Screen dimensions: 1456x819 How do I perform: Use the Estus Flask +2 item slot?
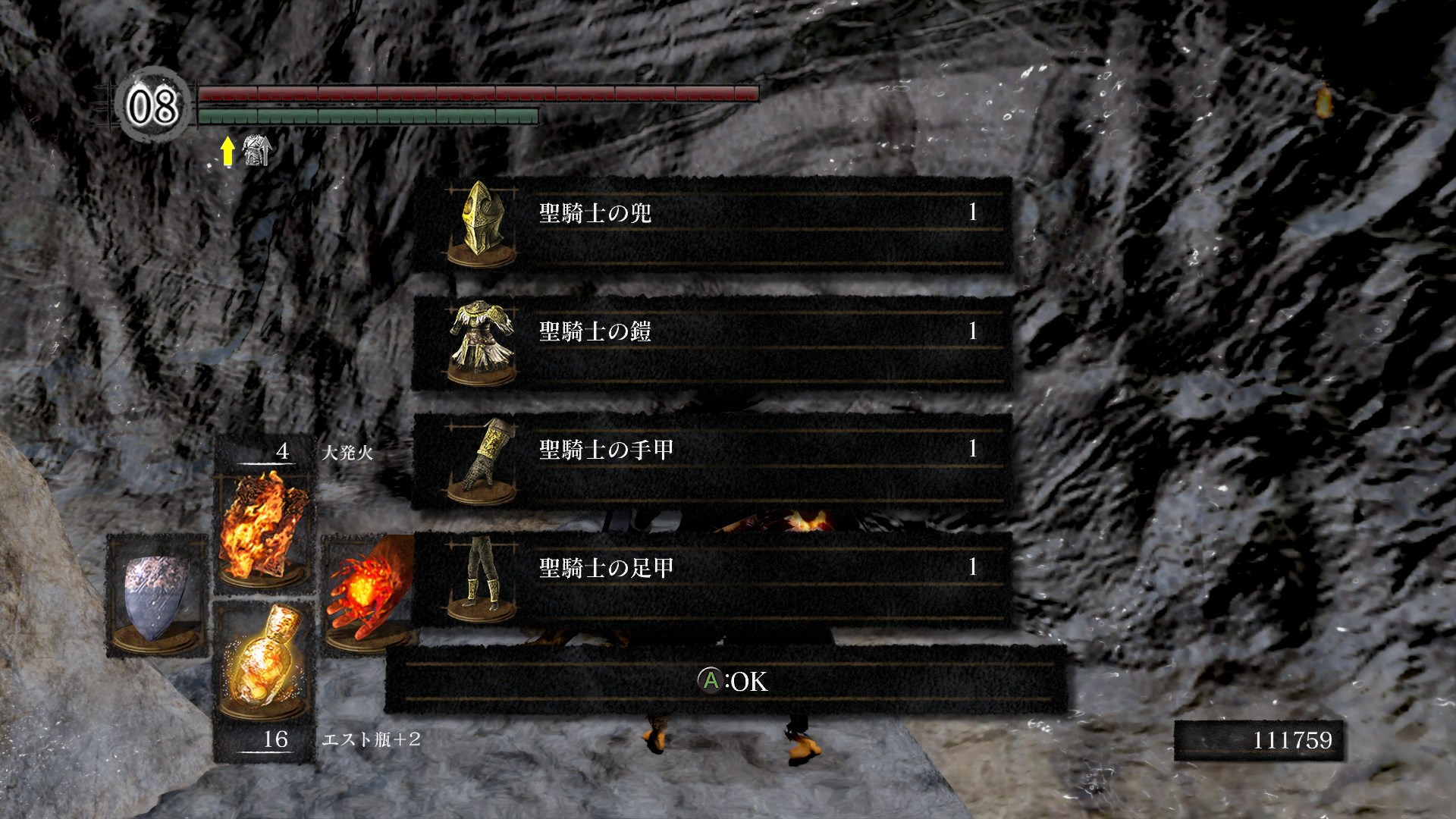(263, 661)
